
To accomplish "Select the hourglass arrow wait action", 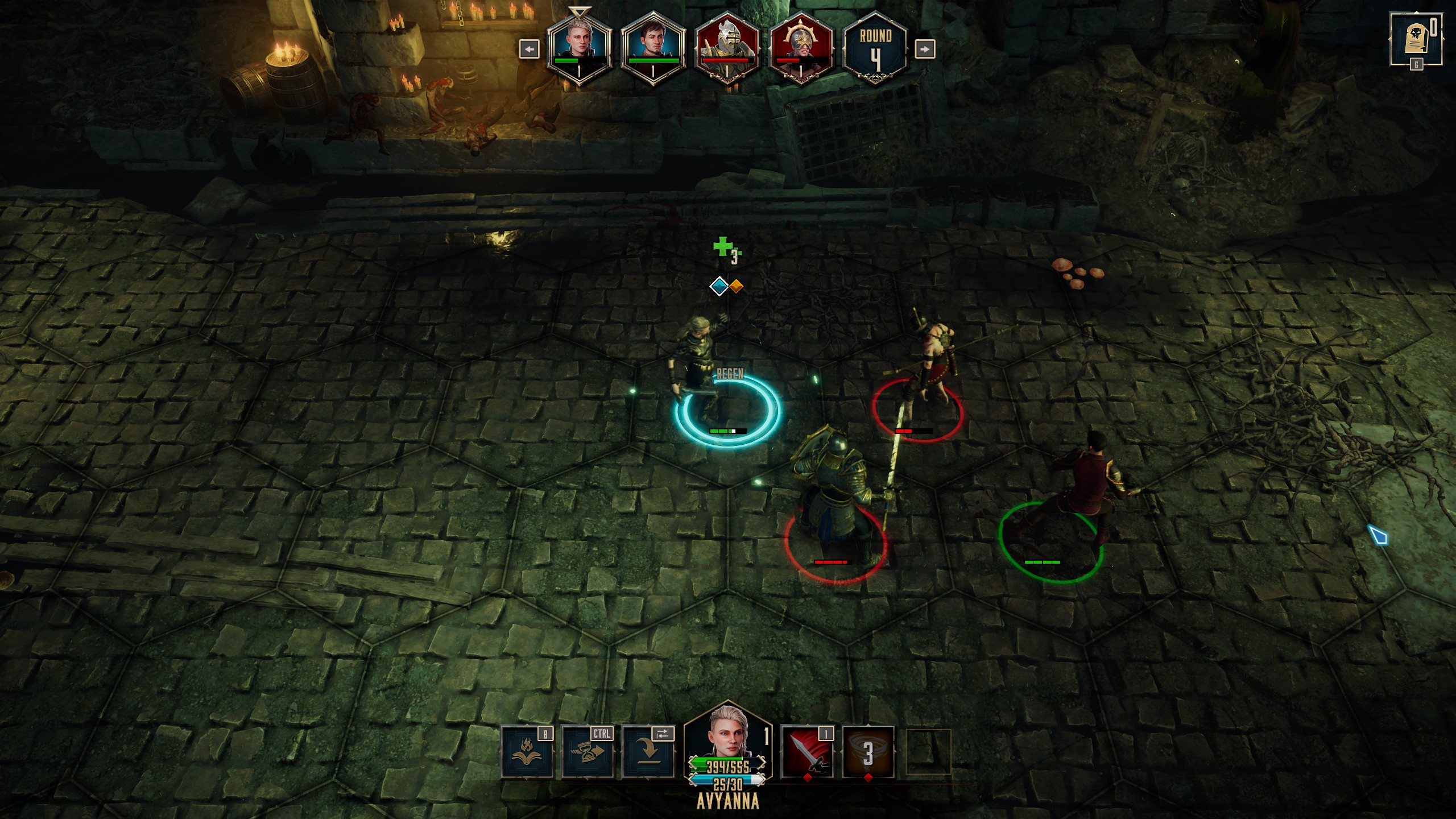I will (587, 753).
